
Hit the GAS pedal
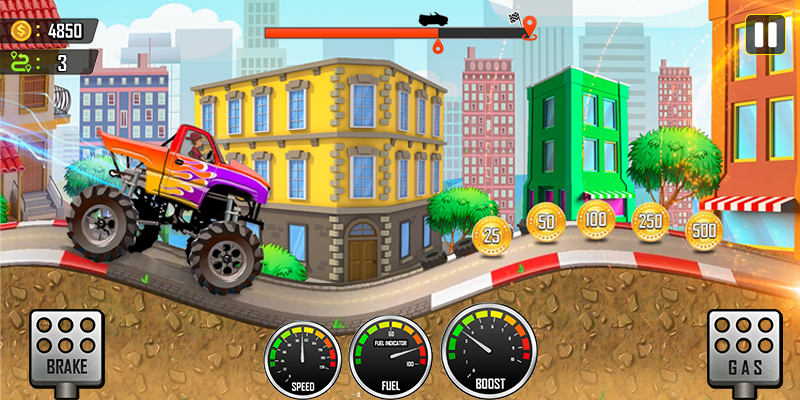[x=745, y=346]
